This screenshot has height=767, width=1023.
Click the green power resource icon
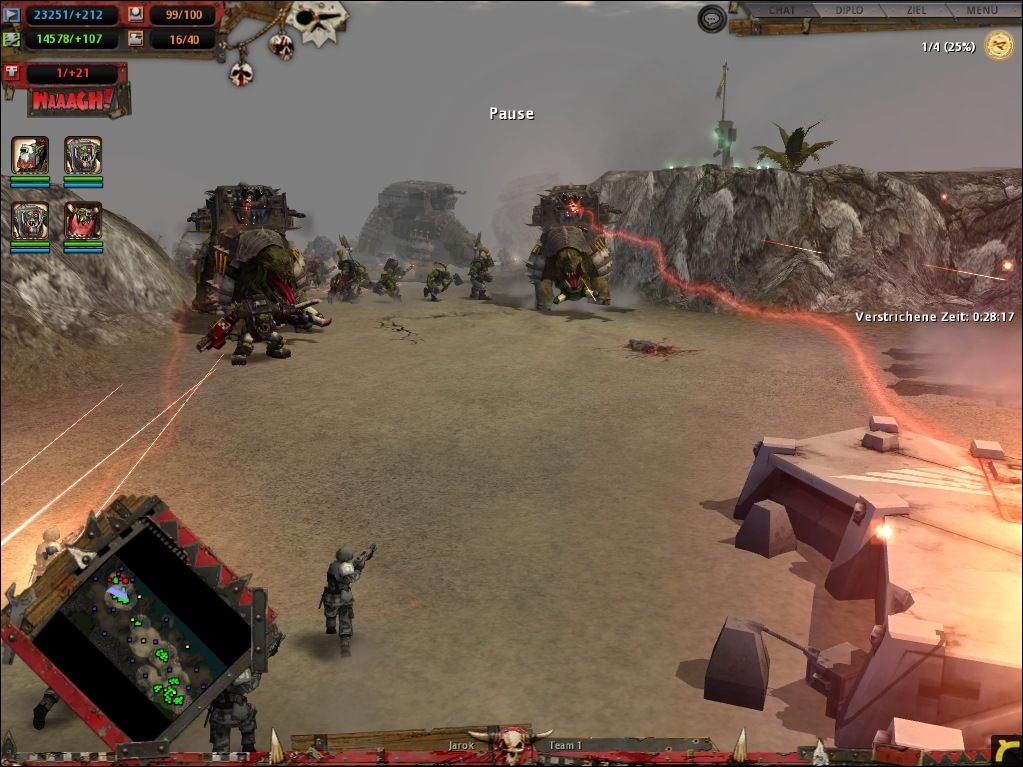pos(11,39)
